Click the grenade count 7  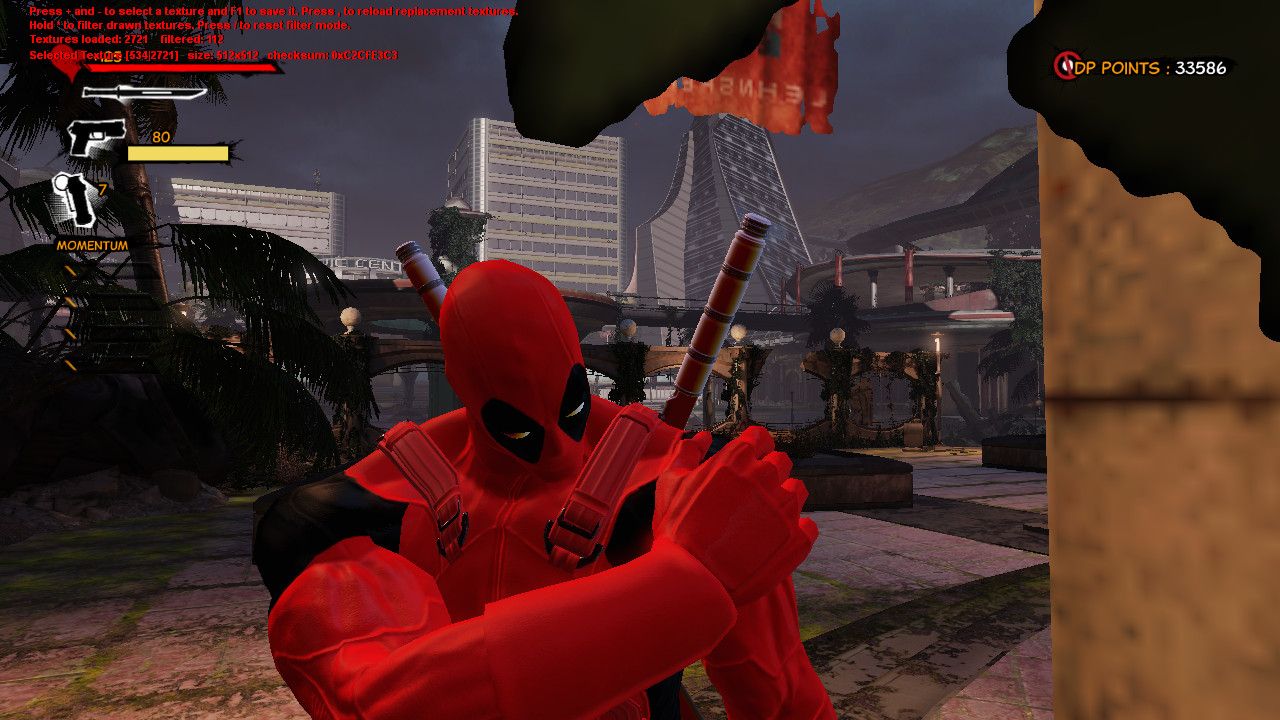click(x=102, y=191)
